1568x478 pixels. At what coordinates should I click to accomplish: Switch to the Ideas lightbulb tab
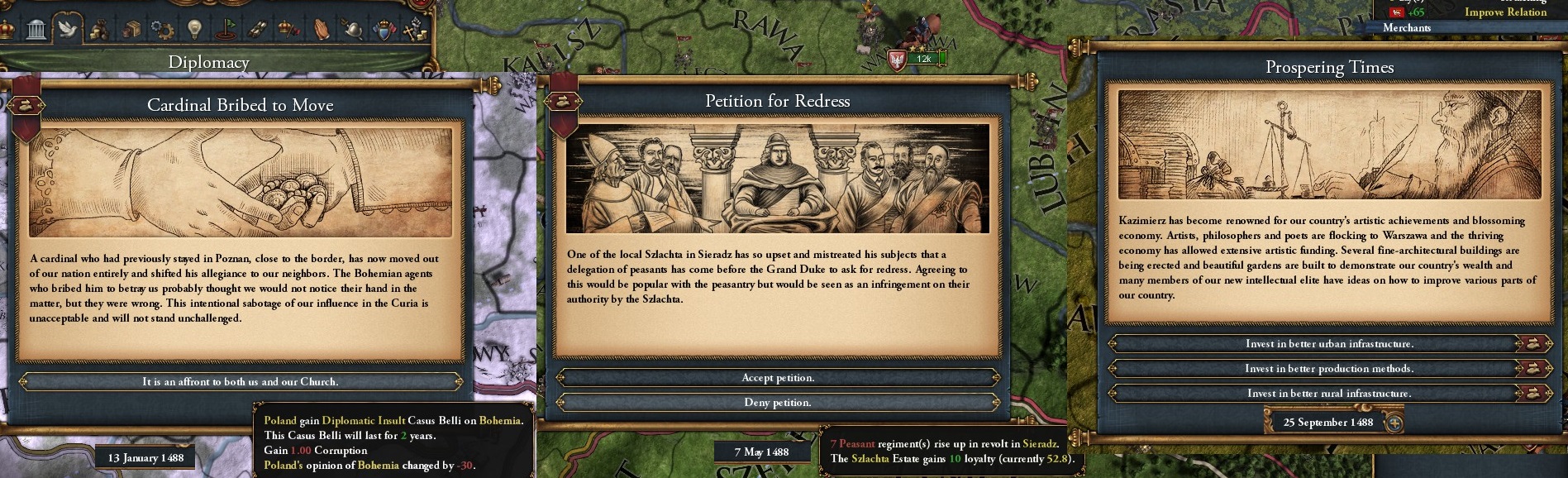pos(194,31)
